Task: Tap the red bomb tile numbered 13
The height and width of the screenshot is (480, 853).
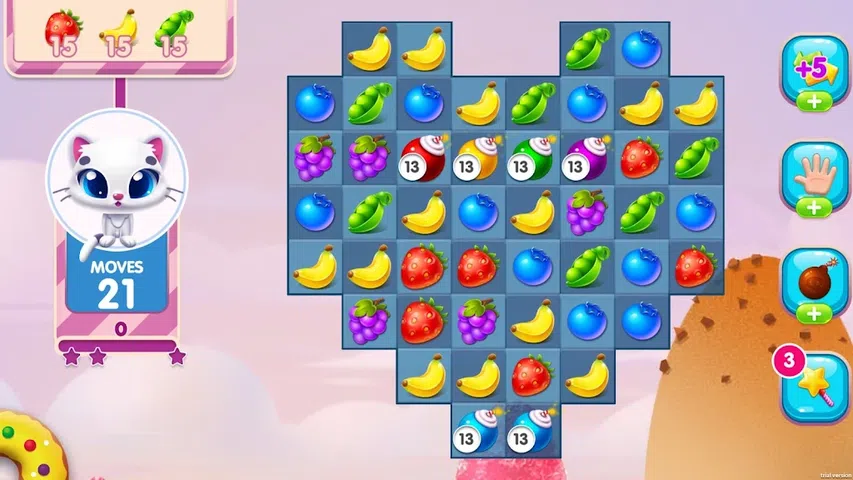Action: point(423,155)
